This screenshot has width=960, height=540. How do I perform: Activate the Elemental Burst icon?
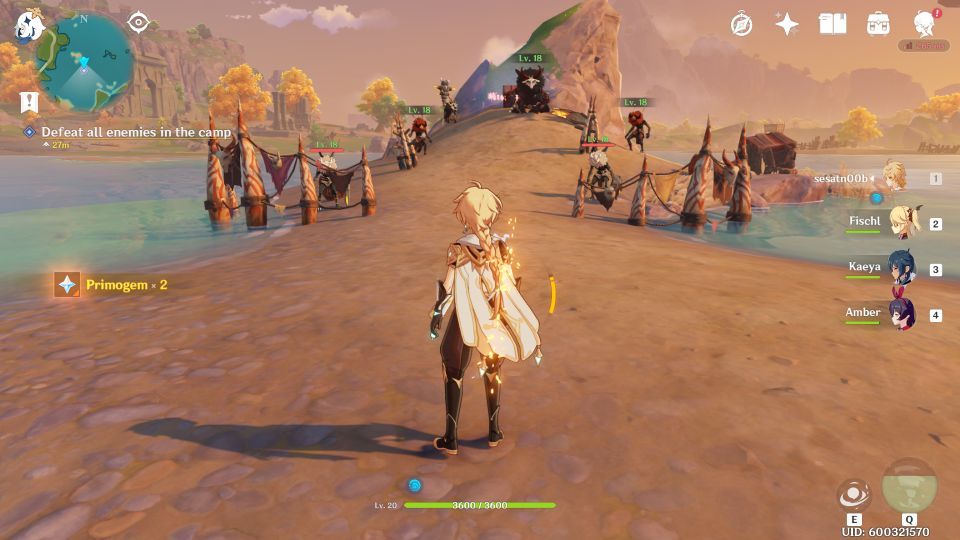tap(909, 487)
